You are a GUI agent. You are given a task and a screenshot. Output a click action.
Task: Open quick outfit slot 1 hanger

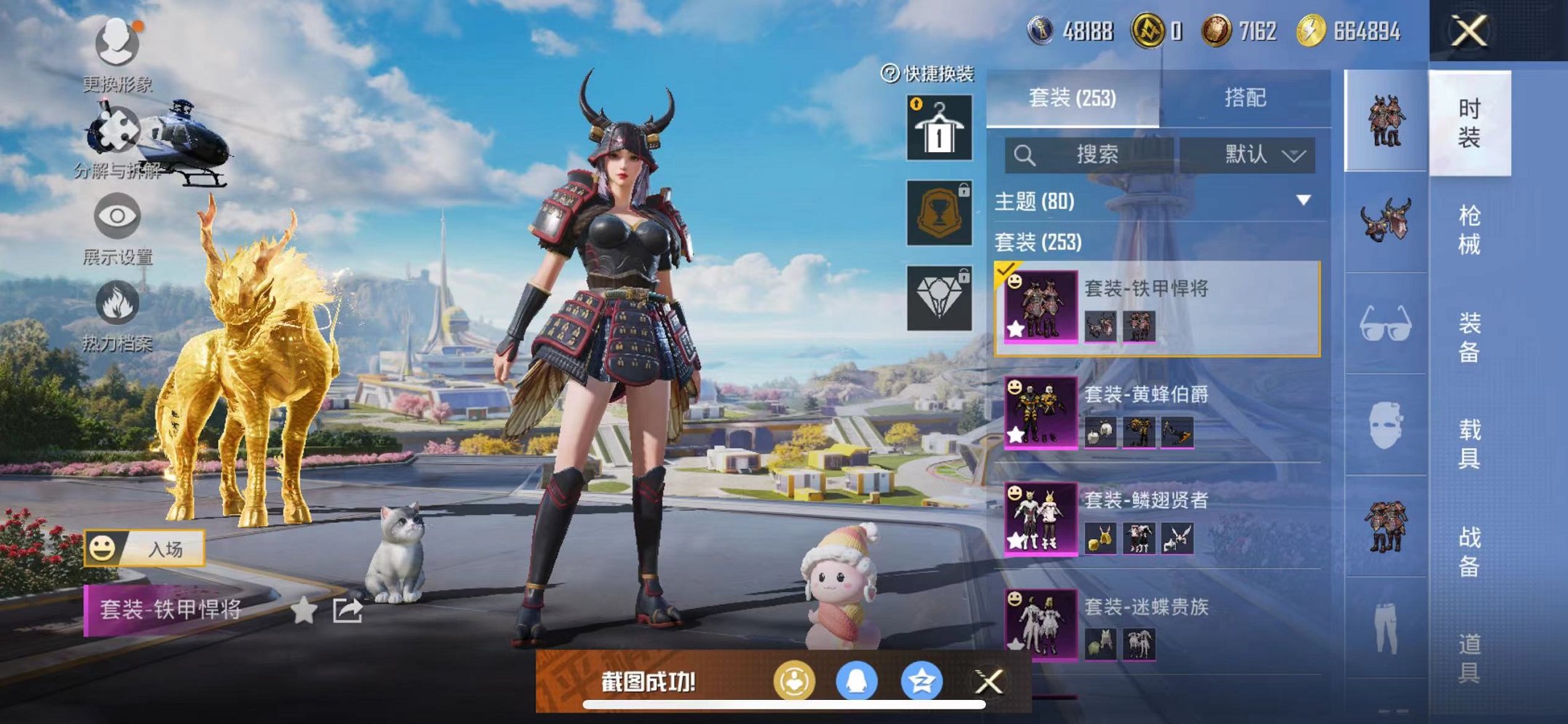pos(939,128)
